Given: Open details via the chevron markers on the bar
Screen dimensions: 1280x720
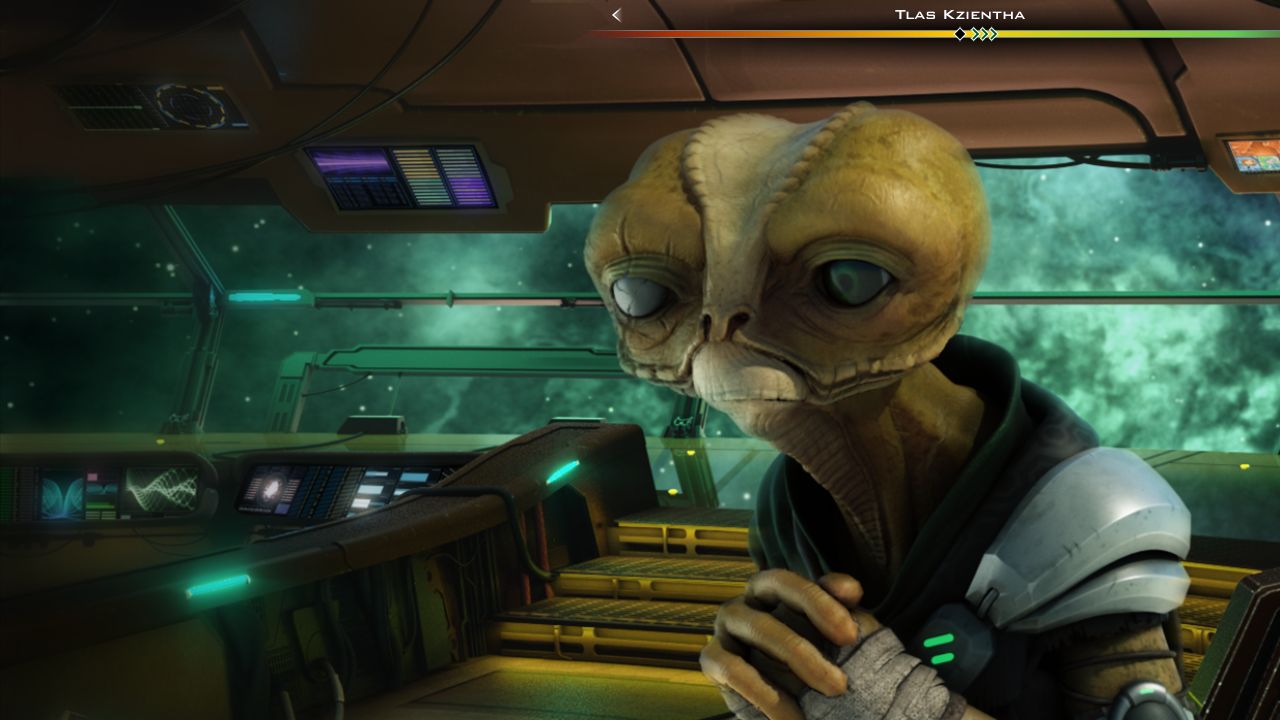Looking at the screenshot, I should coord(986,33).
